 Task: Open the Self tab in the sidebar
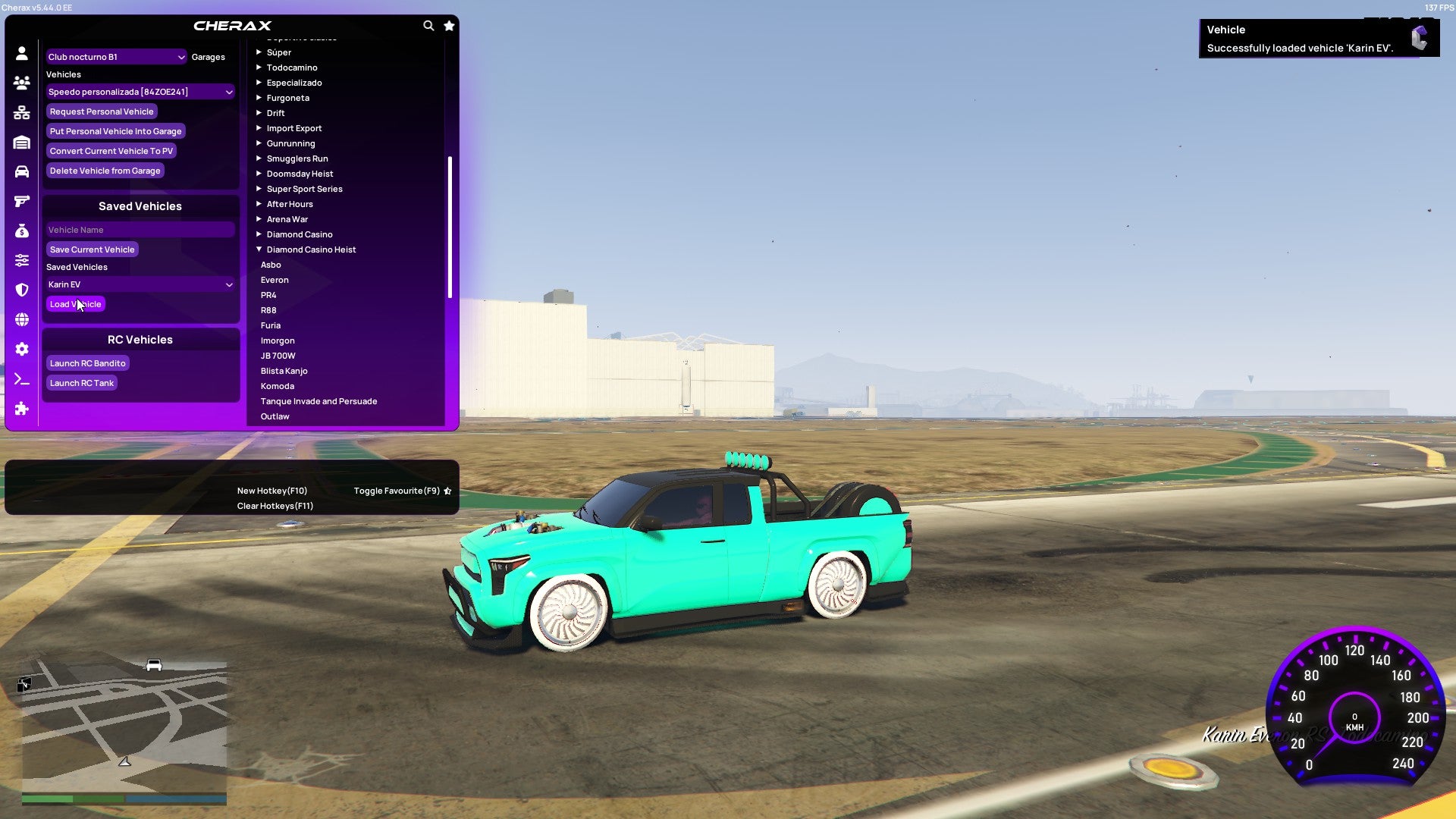pos(21,53)
